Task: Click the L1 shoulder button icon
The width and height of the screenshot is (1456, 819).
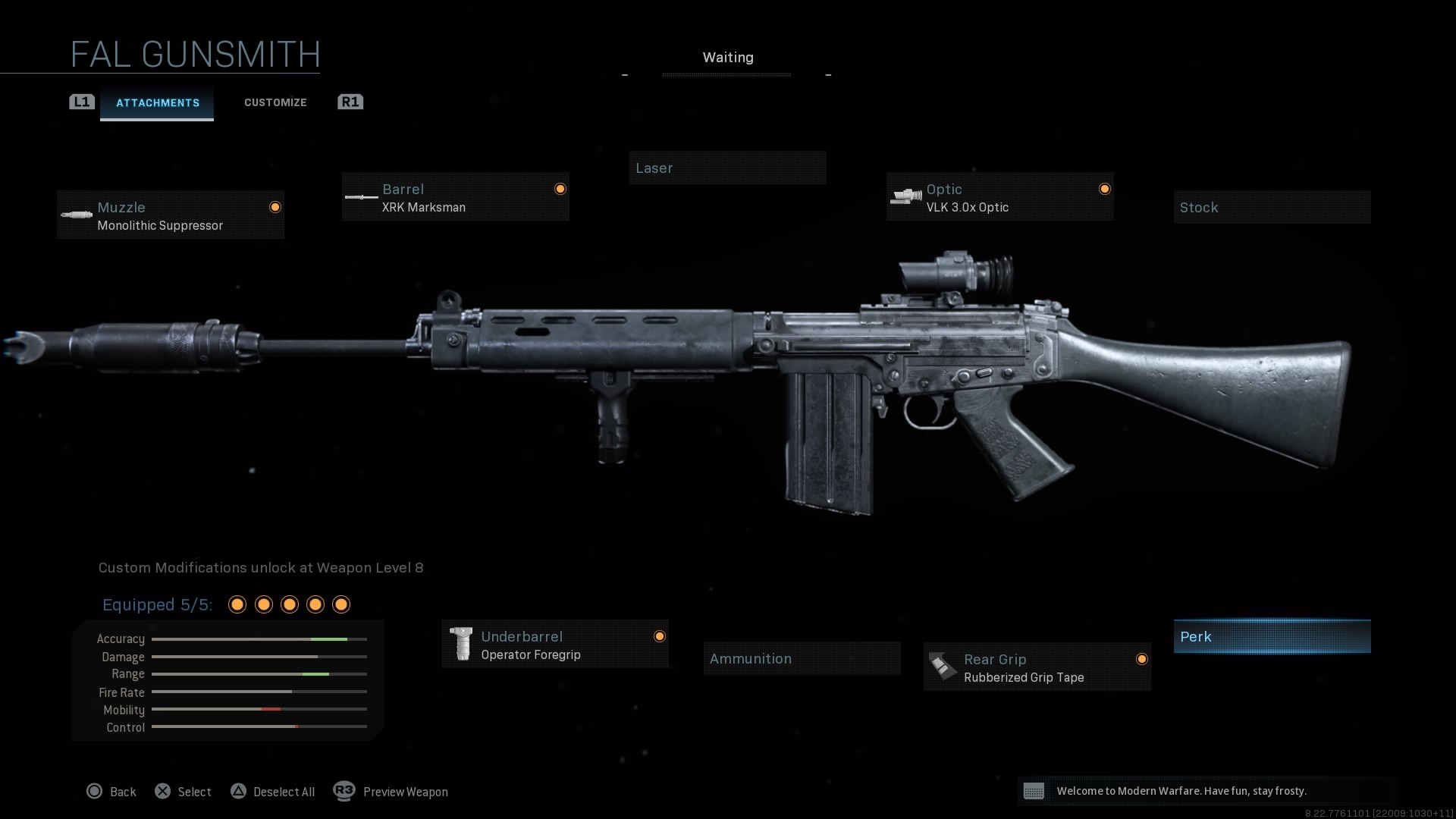Action: (x=81, y=102)
